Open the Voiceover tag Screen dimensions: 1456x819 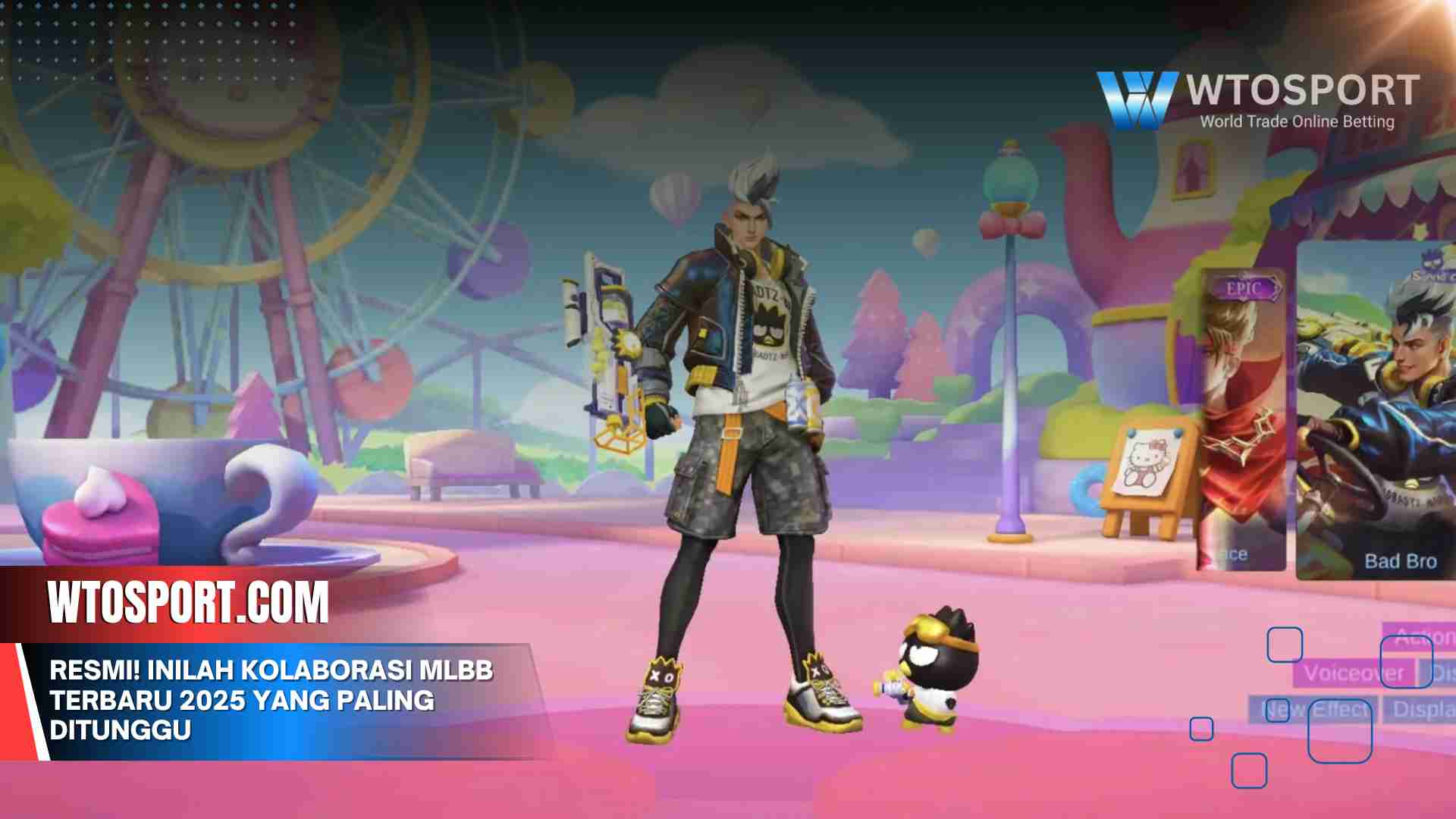1354,673
